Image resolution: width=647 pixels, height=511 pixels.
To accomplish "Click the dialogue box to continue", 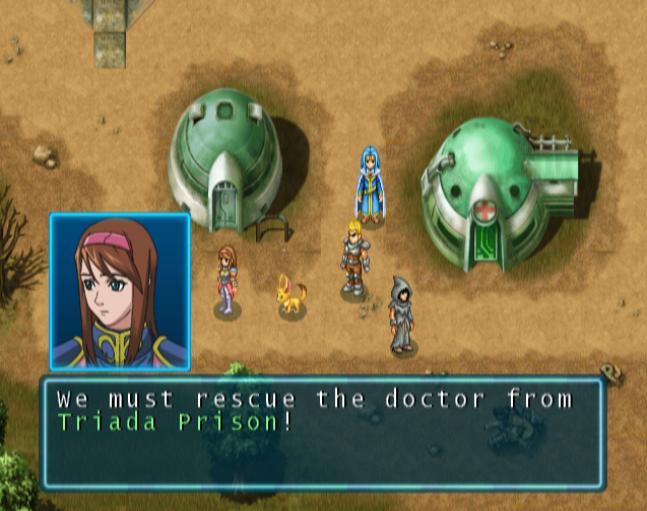I will pyautogui.click(x=322, y=432).
